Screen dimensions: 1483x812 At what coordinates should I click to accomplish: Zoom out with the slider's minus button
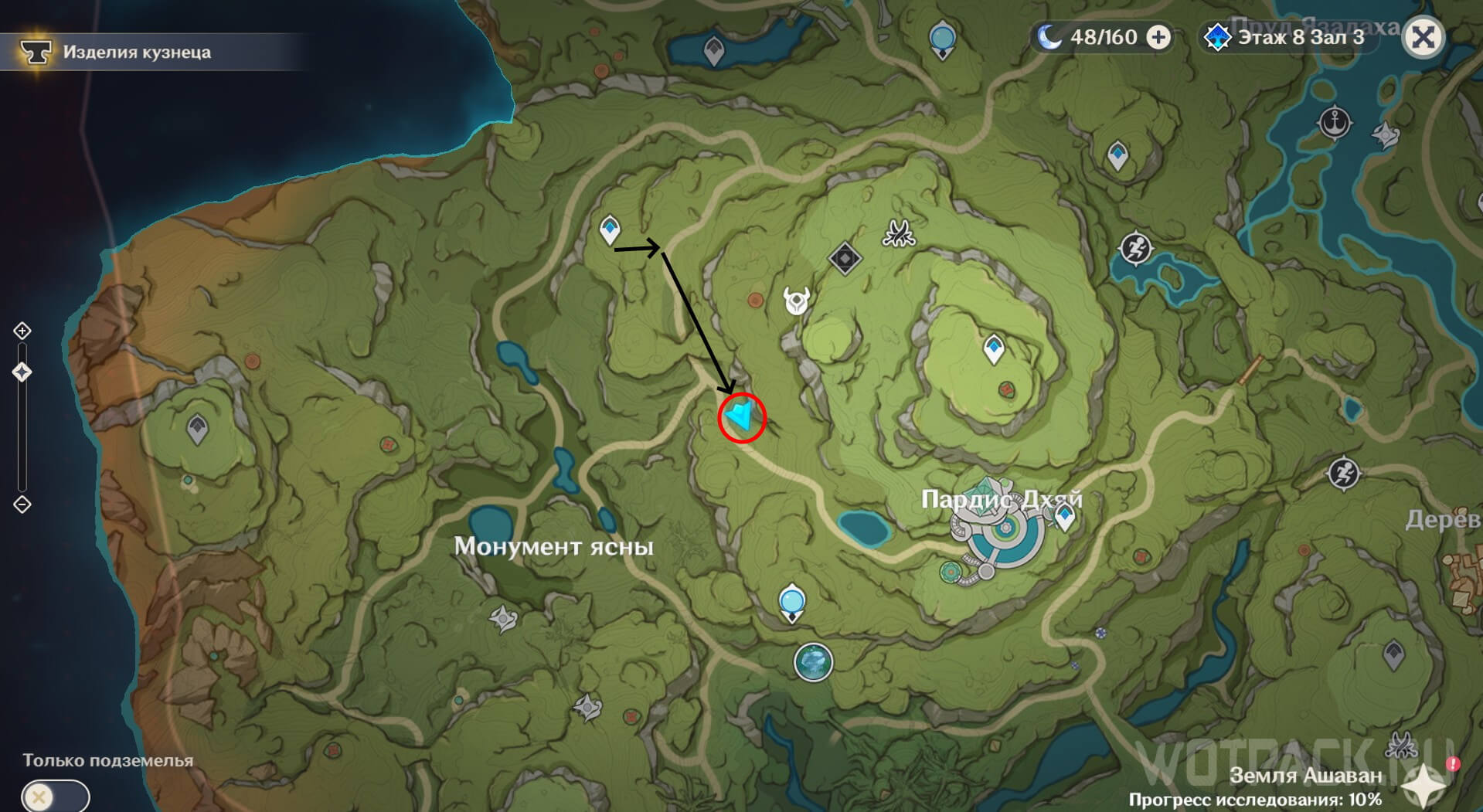click(x=22, y=505)
